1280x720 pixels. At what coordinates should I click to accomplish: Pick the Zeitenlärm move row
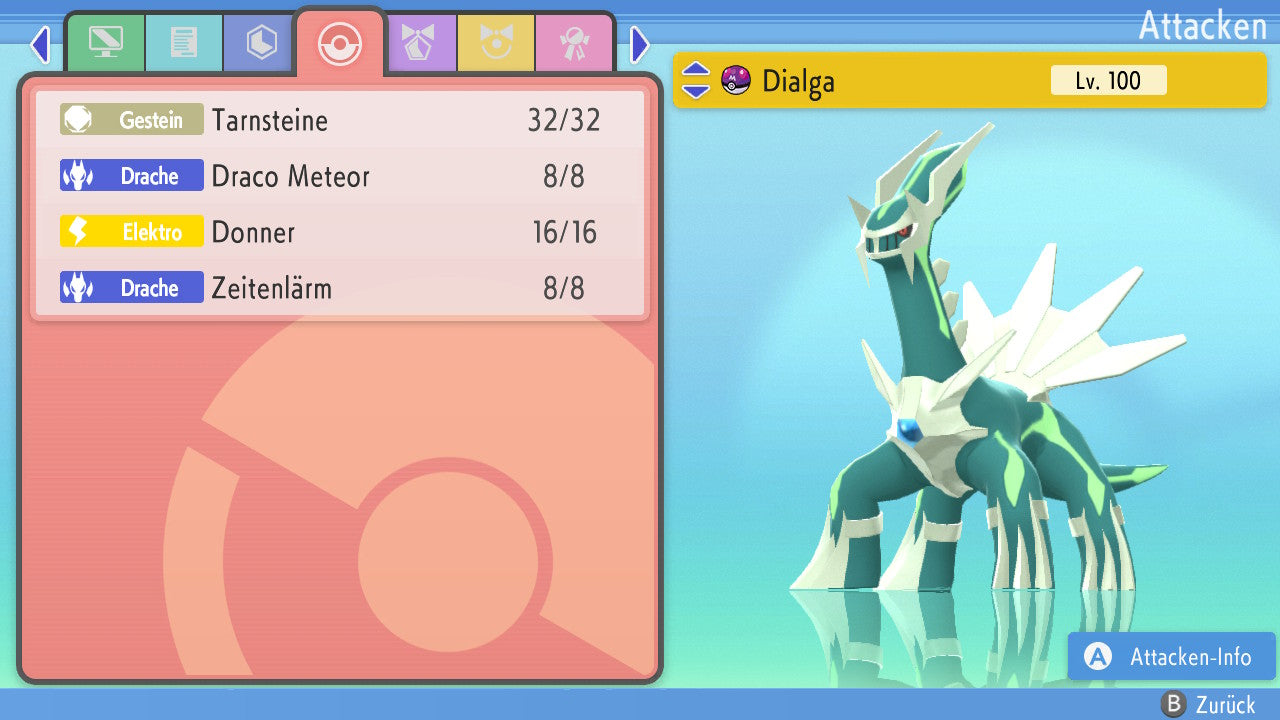coord(340,289)
